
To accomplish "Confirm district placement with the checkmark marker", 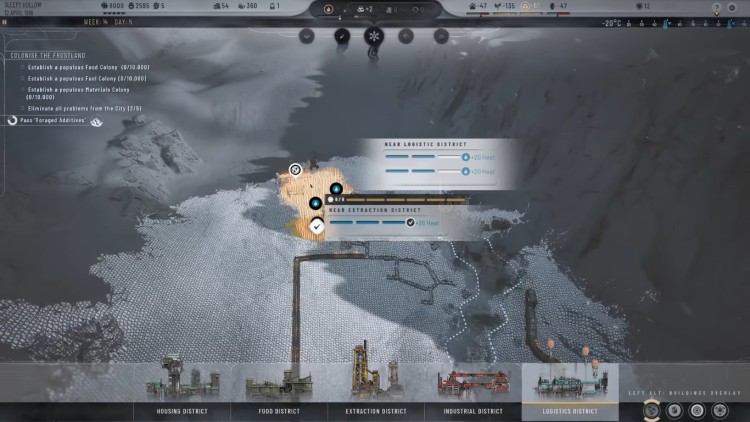I will 316,227.
